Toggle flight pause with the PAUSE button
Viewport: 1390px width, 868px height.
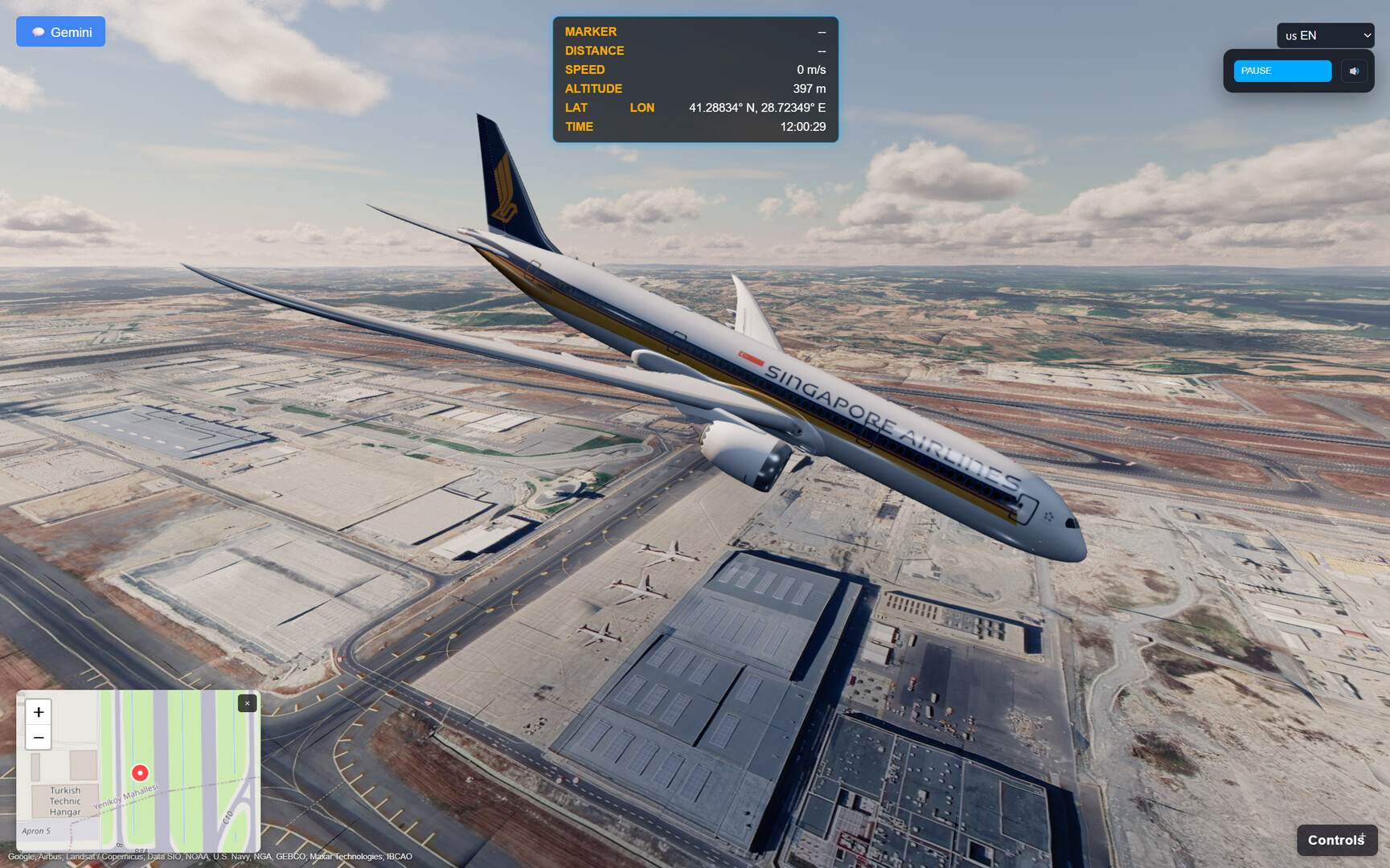(x=1282, y=71)
